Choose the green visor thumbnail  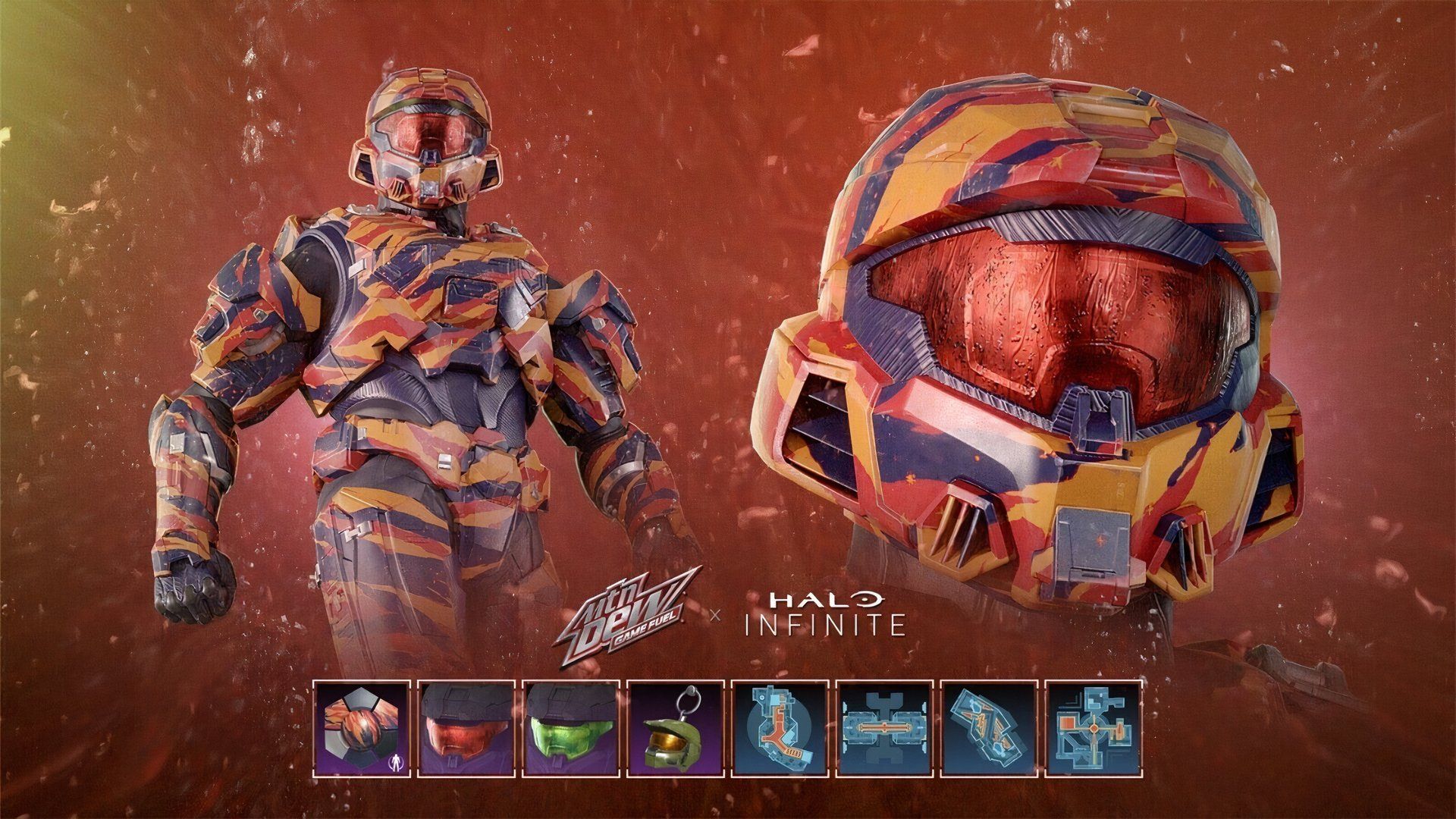(571, 730)
